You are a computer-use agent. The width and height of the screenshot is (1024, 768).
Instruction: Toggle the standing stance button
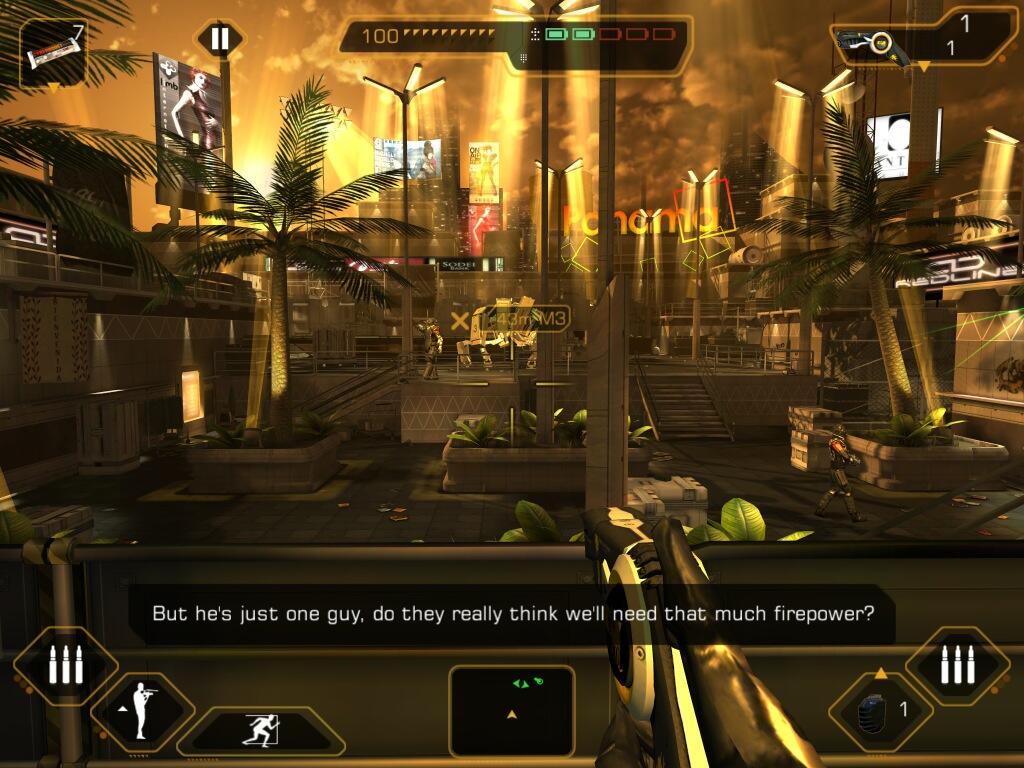pos(141,711)
